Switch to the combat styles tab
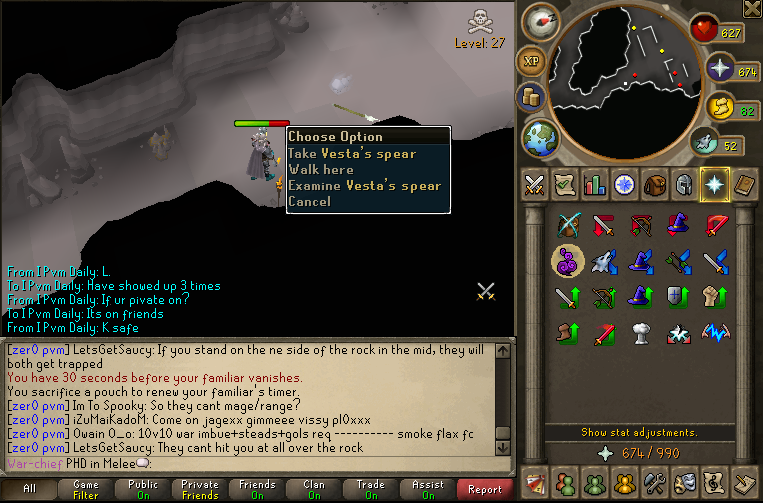Viewport: 763px width, 503px height. [x=534, y=184]
